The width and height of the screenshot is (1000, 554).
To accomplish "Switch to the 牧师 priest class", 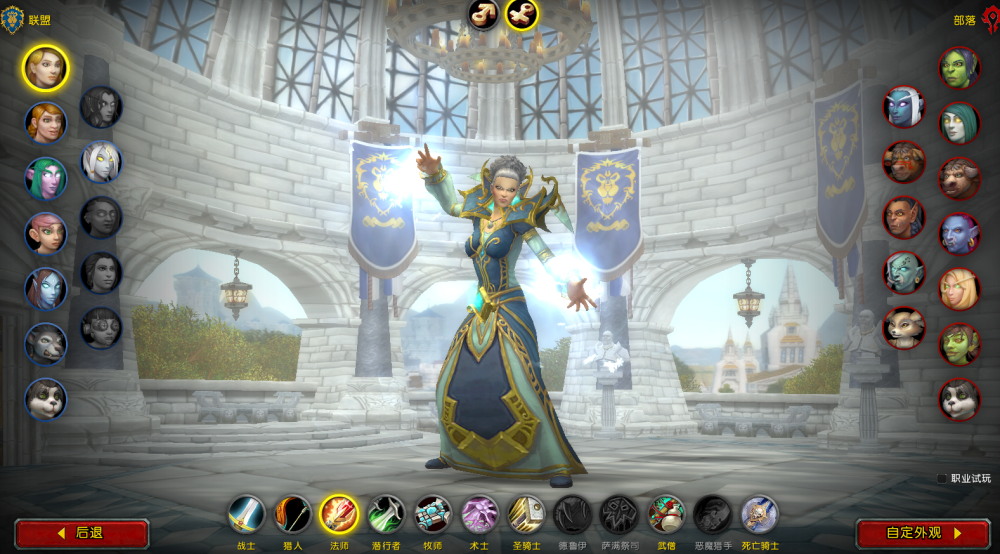I will tap(433, 514).
